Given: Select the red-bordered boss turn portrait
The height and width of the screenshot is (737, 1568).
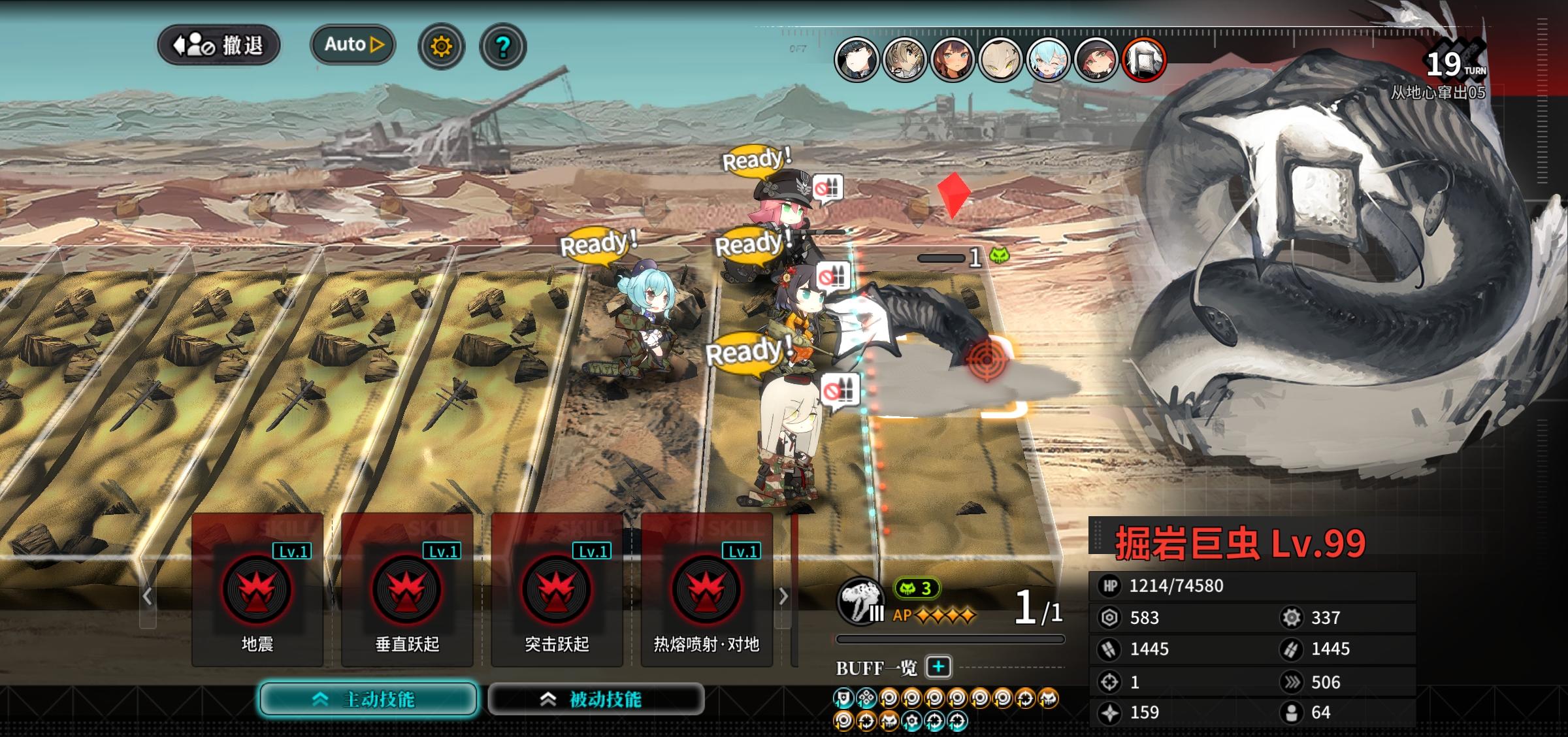Looking at the screenshot, I should 1143,60.
